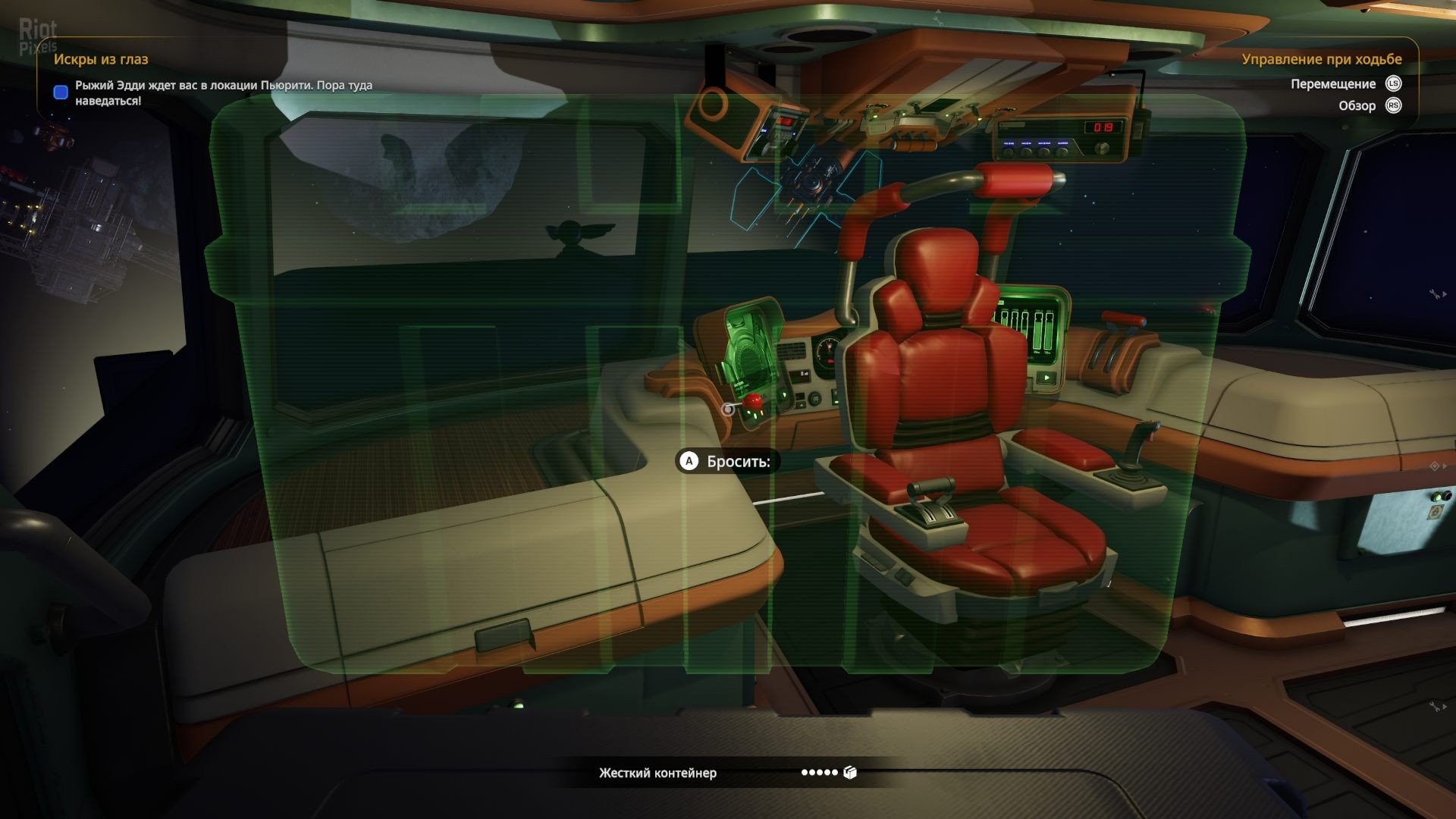The height and width of the screenshot is (819, 1456).
Task: Open the "Искры из глаз" quest tracker
Action: (x=101, y=59)
